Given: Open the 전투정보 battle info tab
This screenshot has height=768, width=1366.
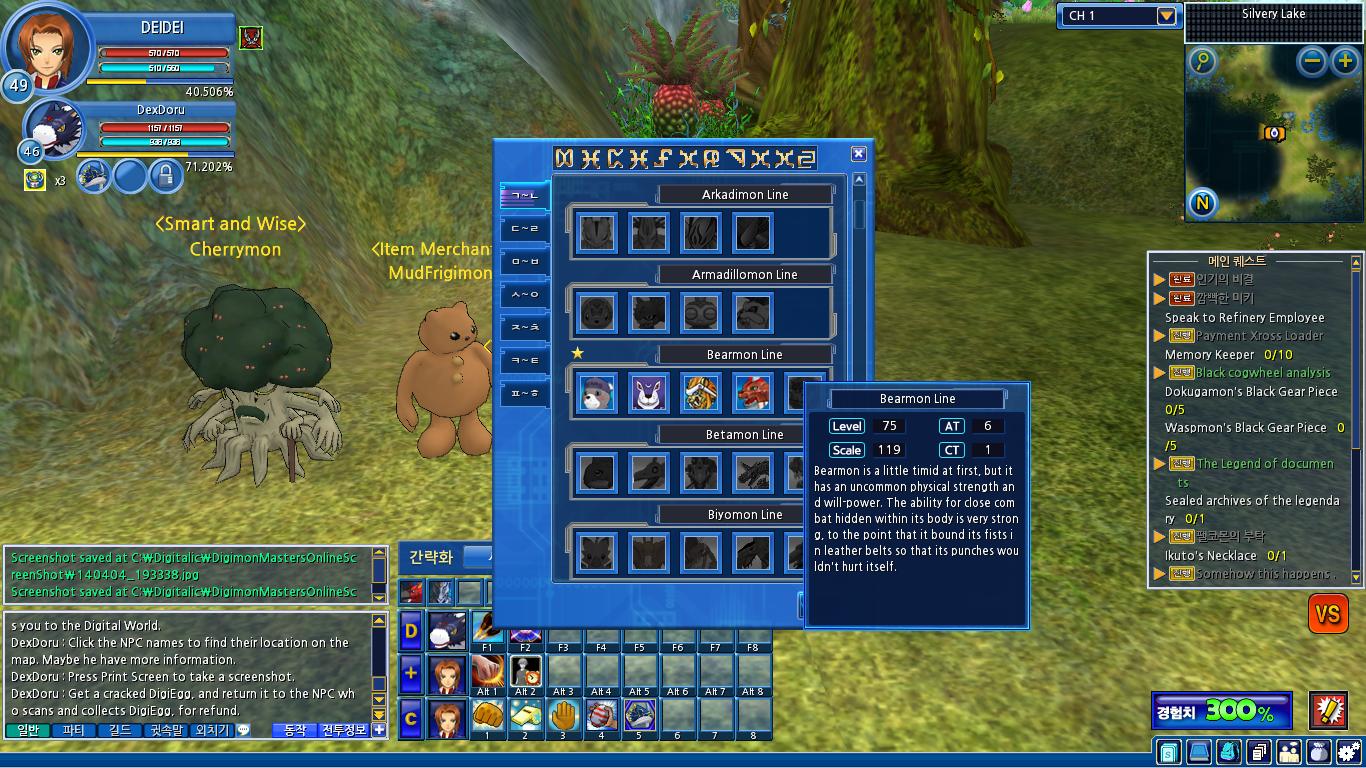Looking at the screenshot, I should pos(343,731).
